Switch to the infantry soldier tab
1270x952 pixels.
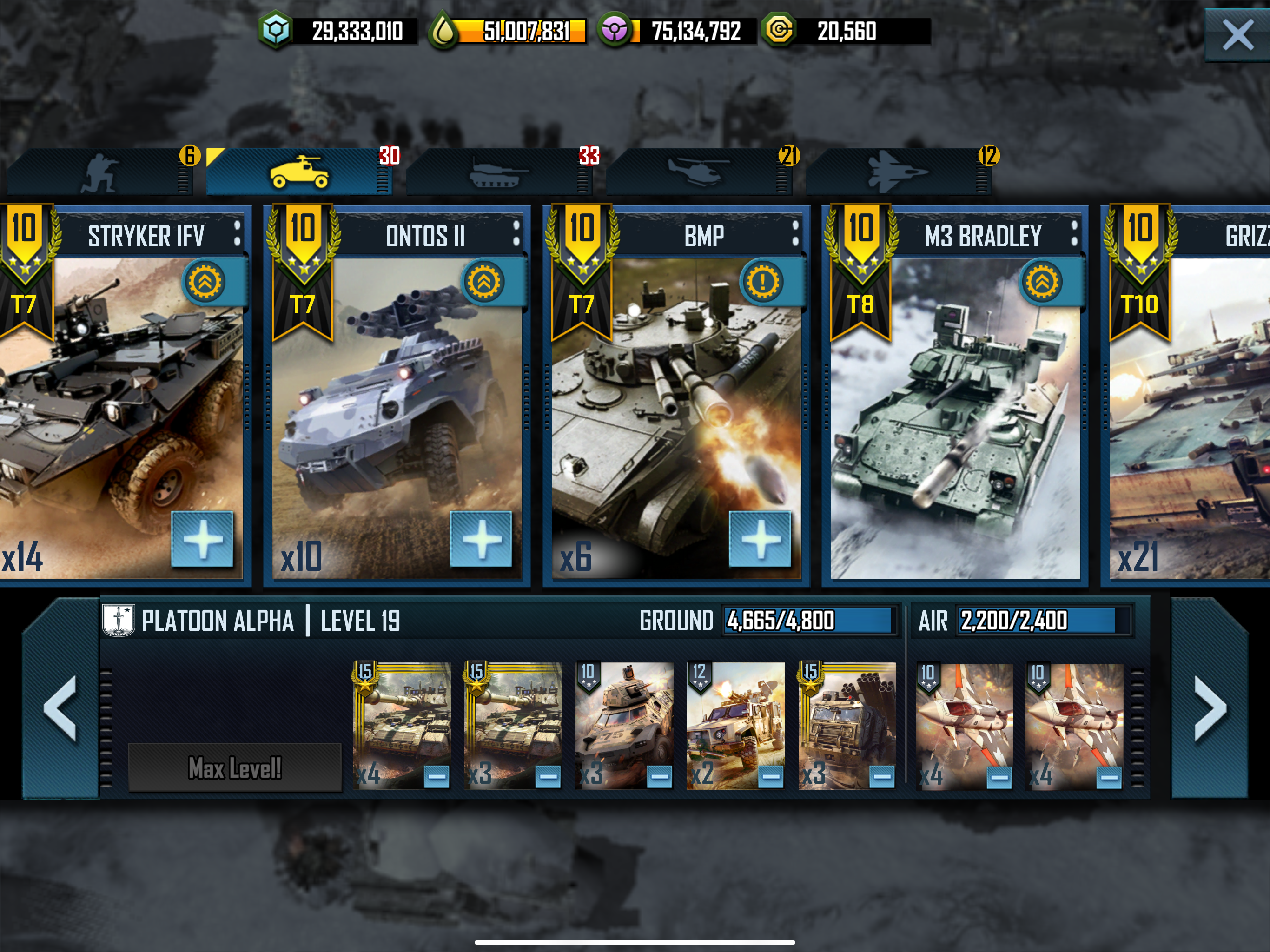(x=100, y=172)
